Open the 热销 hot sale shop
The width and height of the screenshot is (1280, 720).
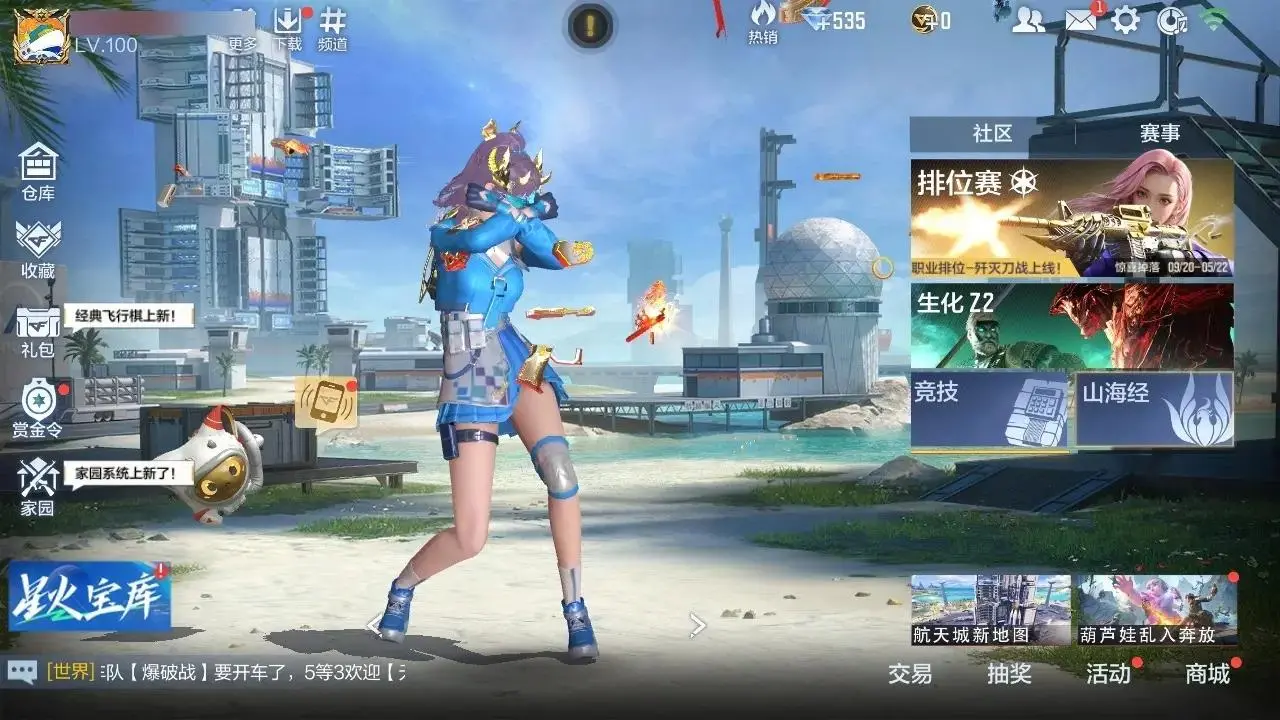point(763,22)
